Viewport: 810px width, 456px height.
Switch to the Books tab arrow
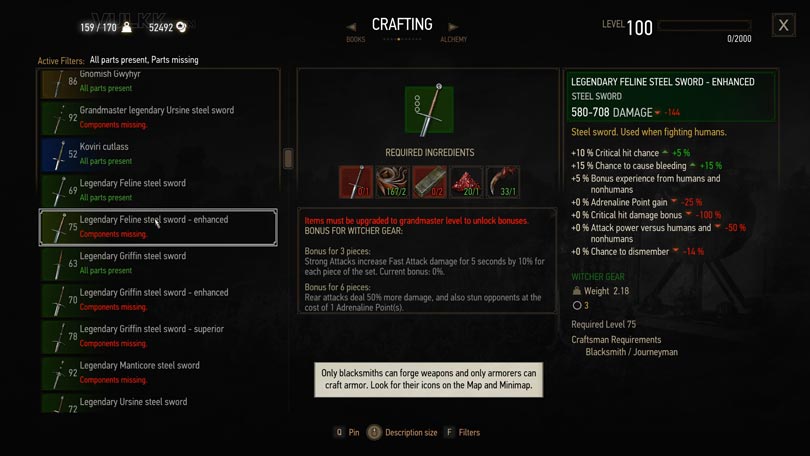click(351, 27)
